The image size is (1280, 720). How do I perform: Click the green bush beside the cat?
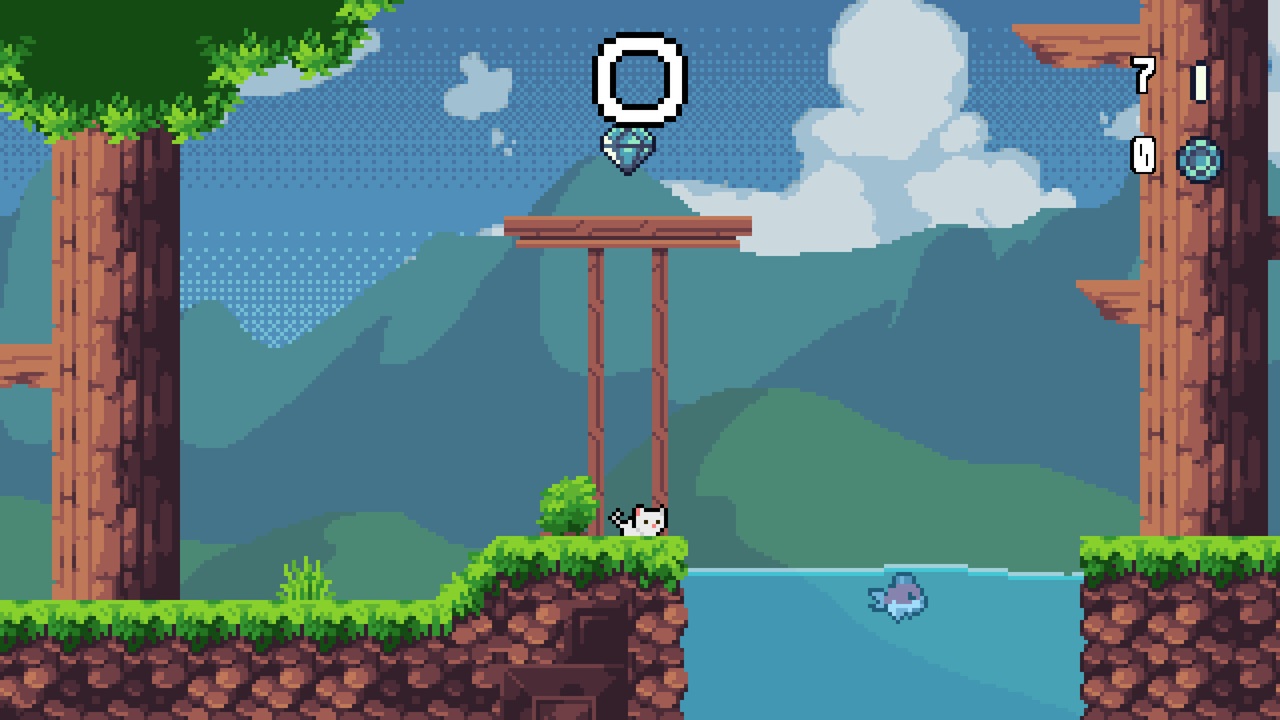pyautogui.click(x=565, y=505)
